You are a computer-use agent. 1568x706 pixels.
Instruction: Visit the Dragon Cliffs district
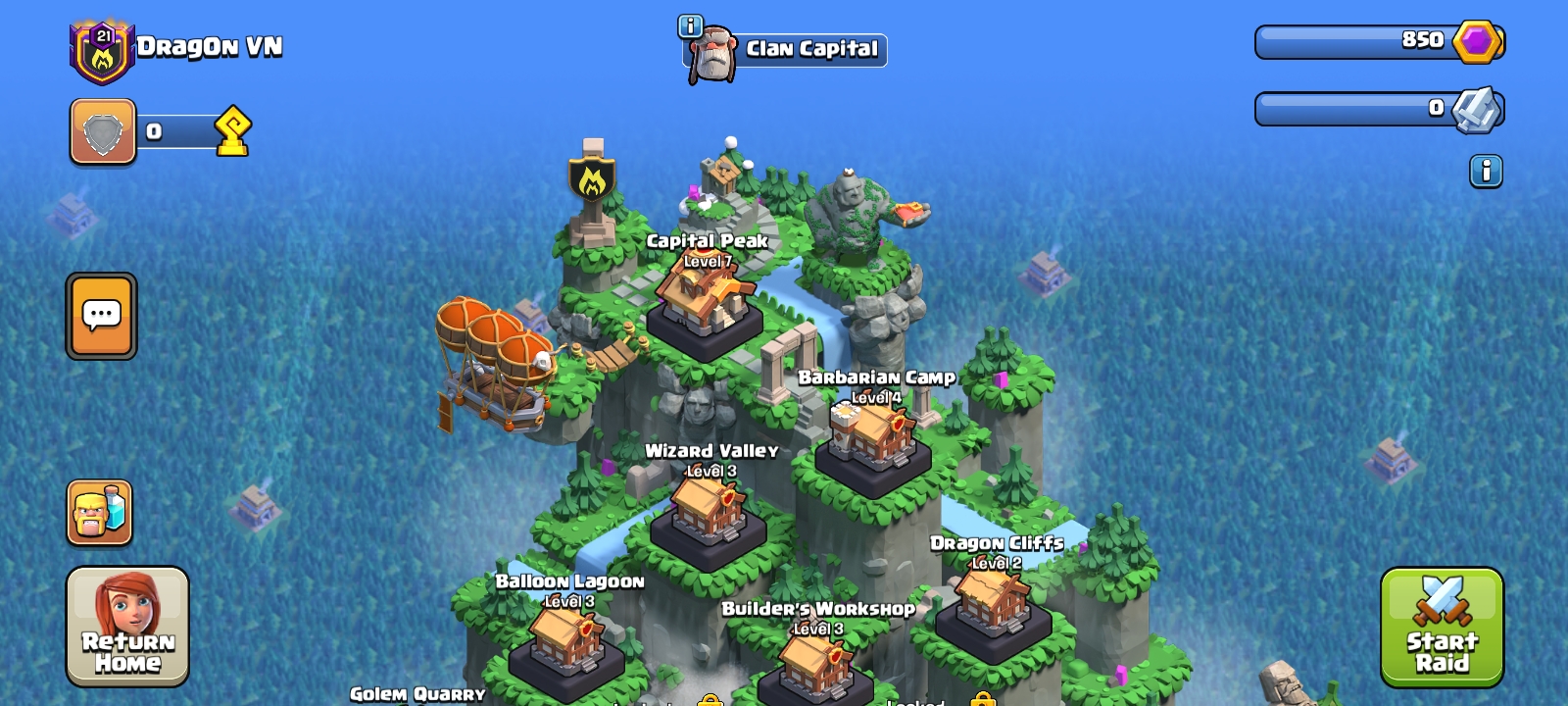pyautogui.click(x=993, y=601)
